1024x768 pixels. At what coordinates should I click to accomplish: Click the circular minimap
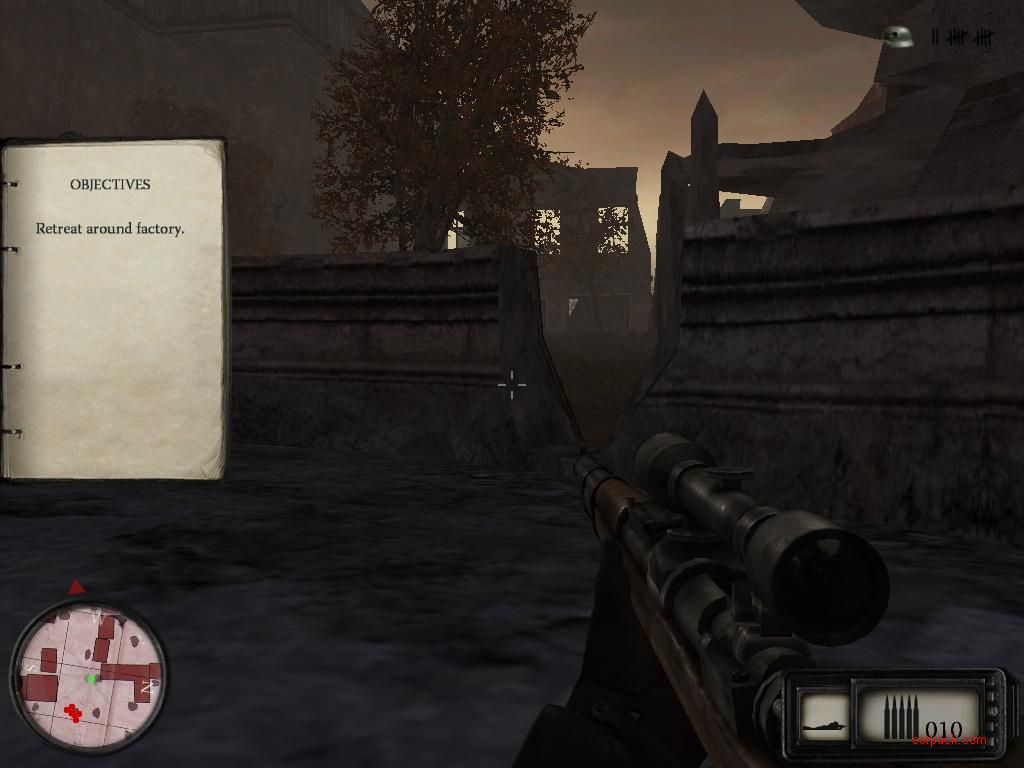pyautogui.click(x=88, y=676)
